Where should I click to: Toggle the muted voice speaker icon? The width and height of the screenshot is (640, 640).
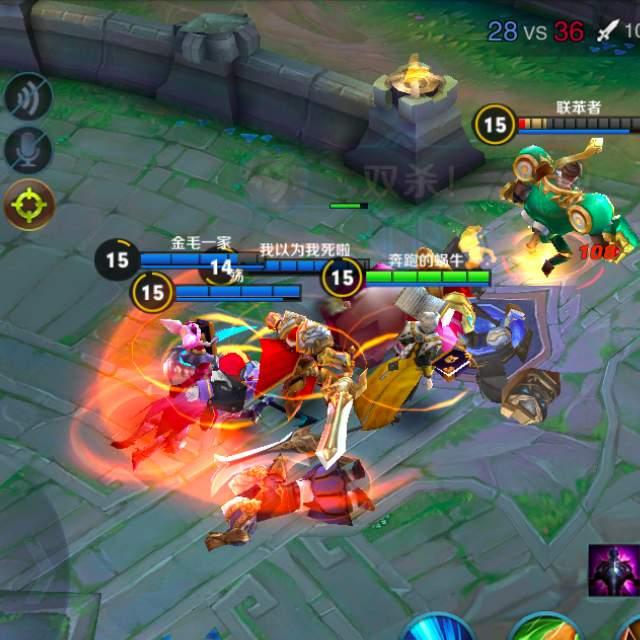pos(28,98)
